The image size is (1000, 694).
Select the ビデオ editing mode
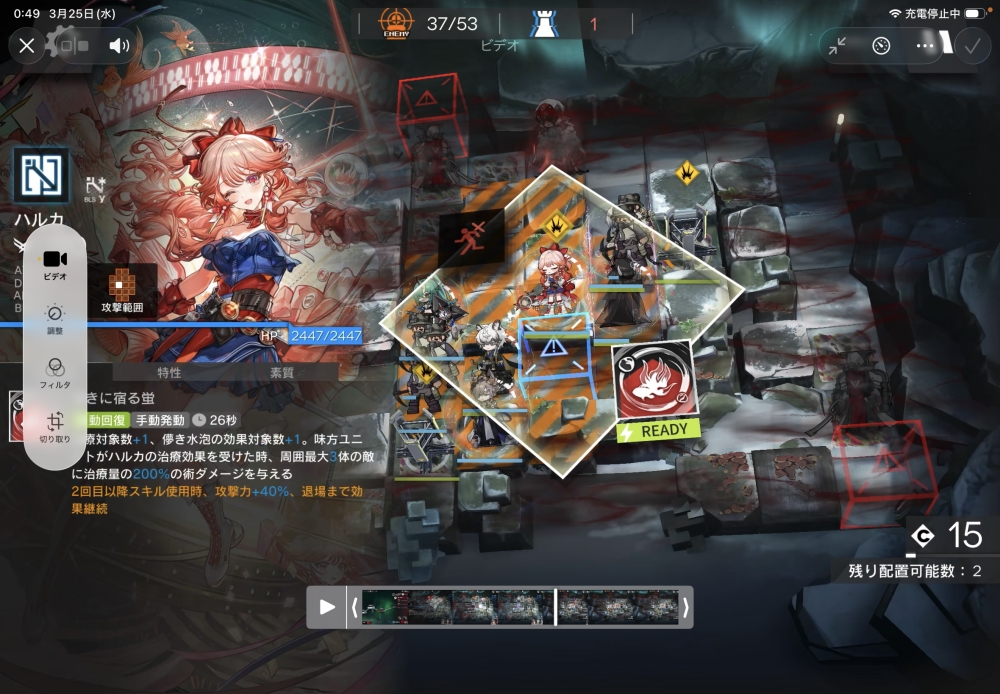point(55,264)
